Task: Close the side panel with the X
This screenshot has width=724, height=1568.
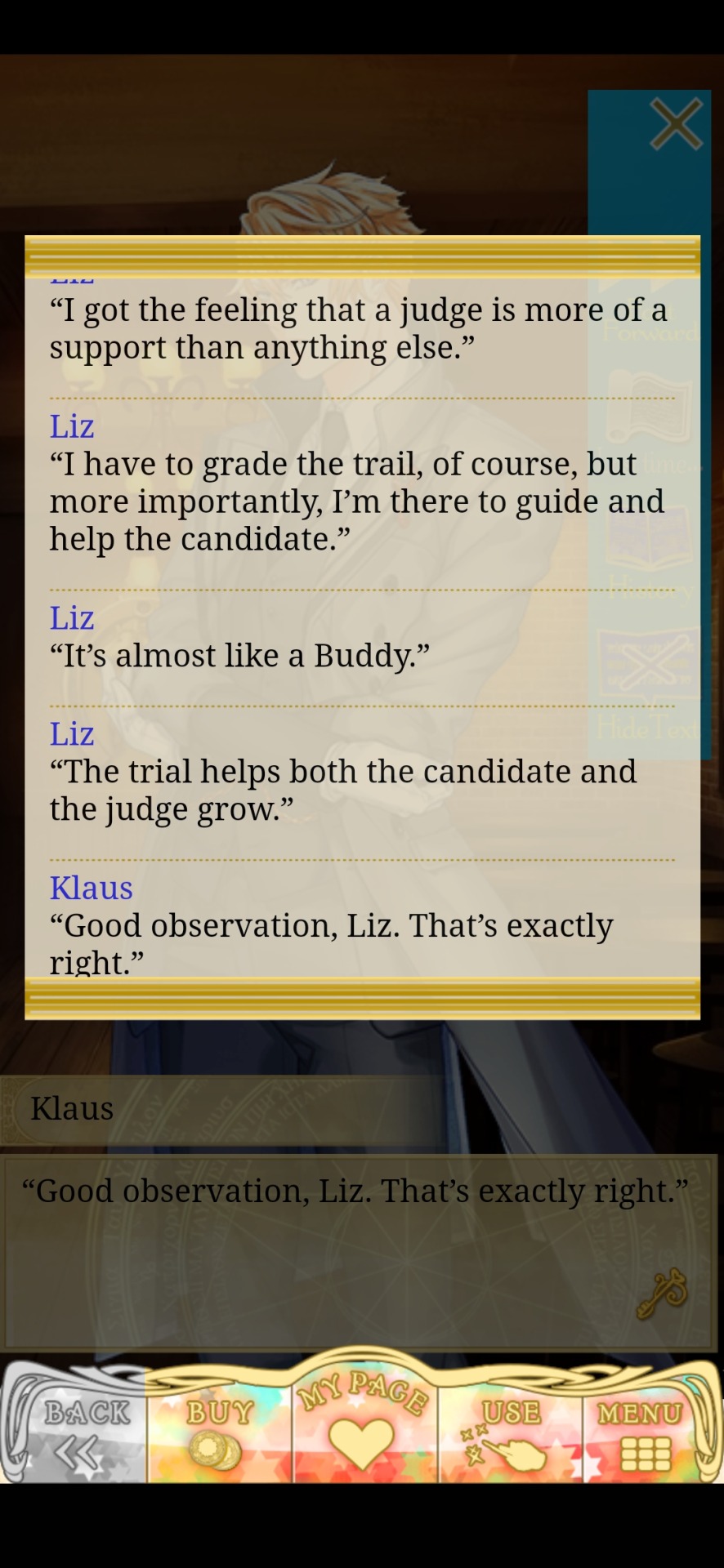Action: coord(676,124)
